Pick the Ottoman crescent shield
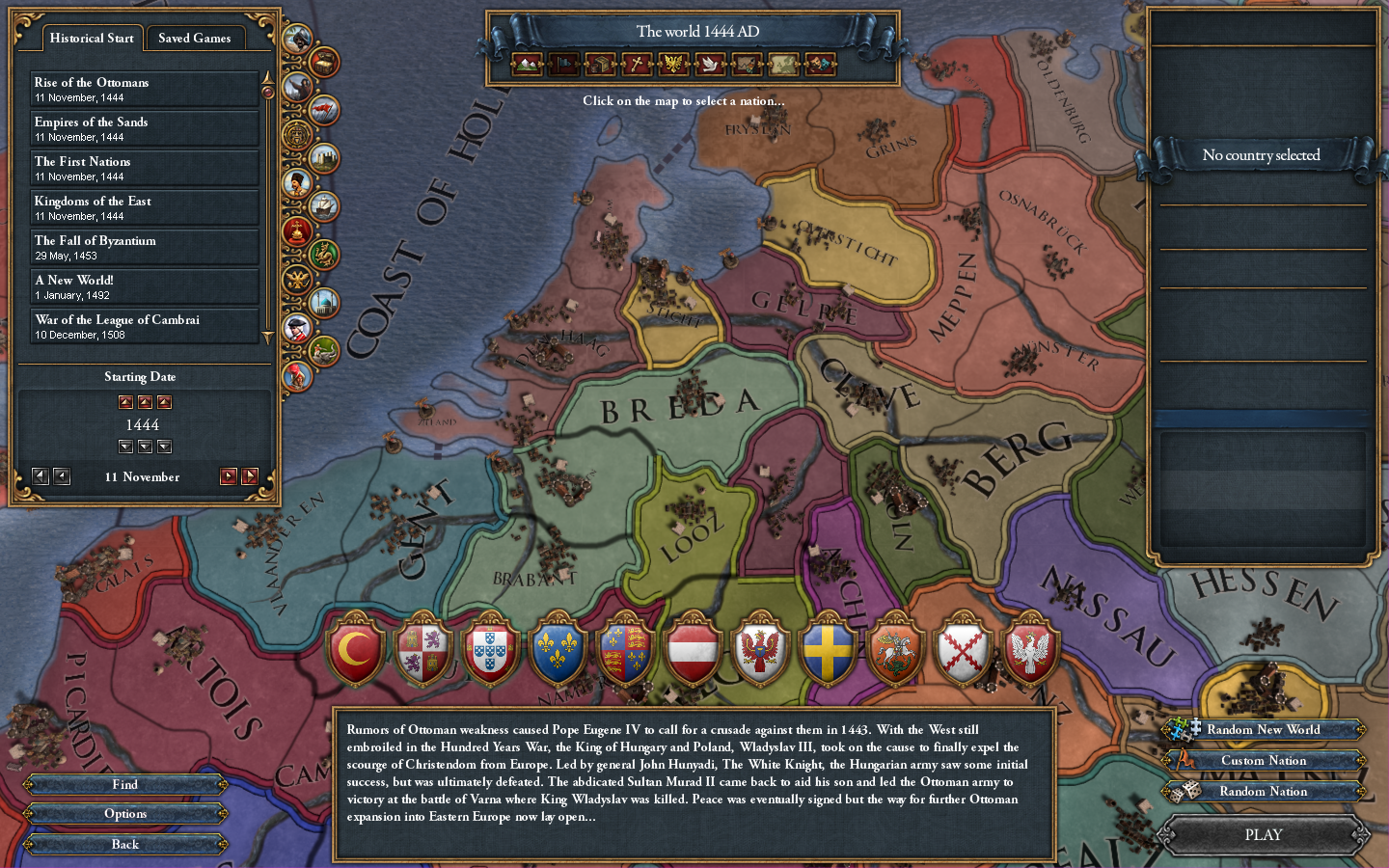This screenshot has width=1389, height=868. click(x=355, y=651)
